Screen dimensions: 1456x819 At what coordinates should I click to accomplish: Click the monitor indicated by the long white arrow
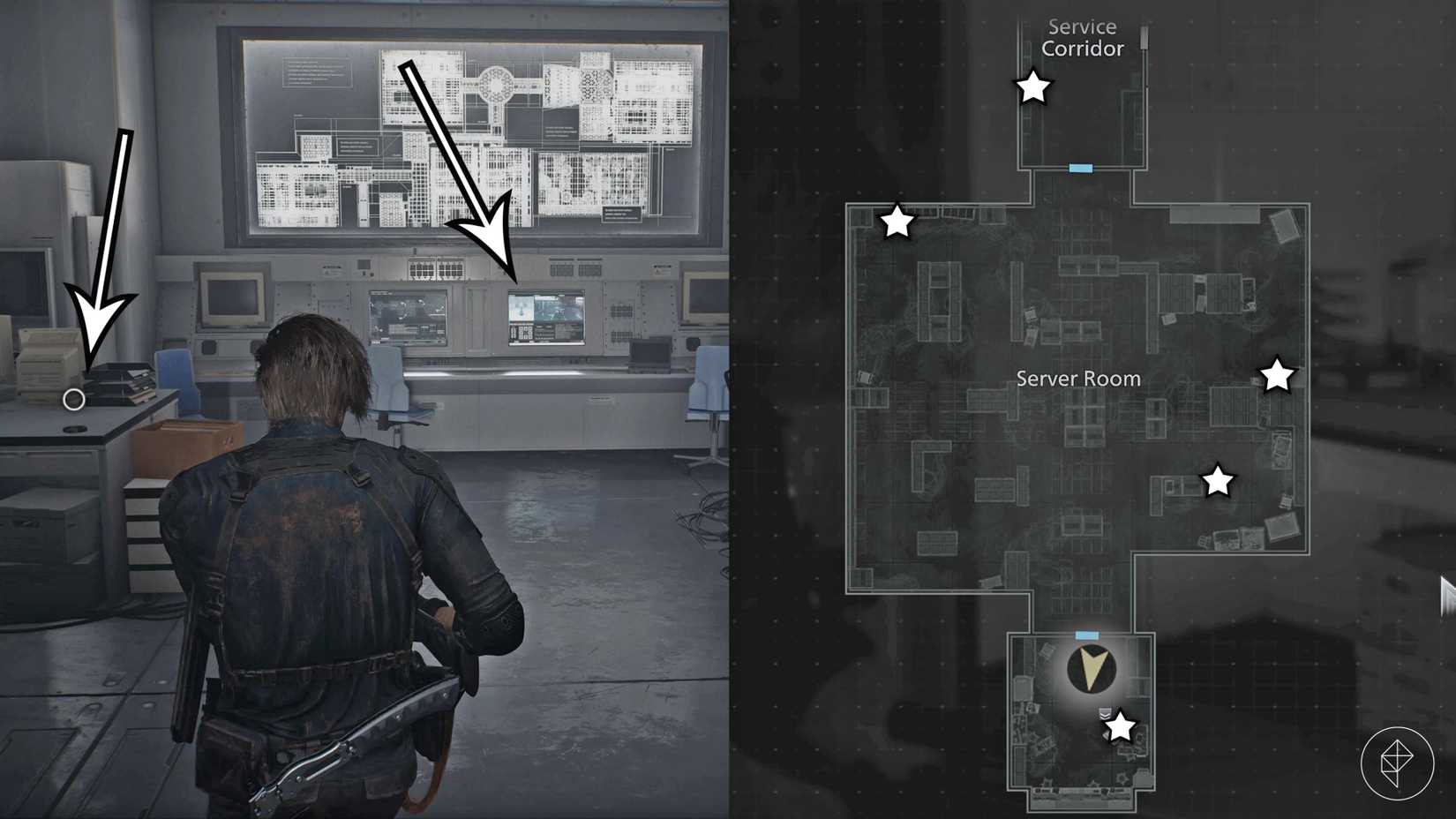(x=544, y=319)
